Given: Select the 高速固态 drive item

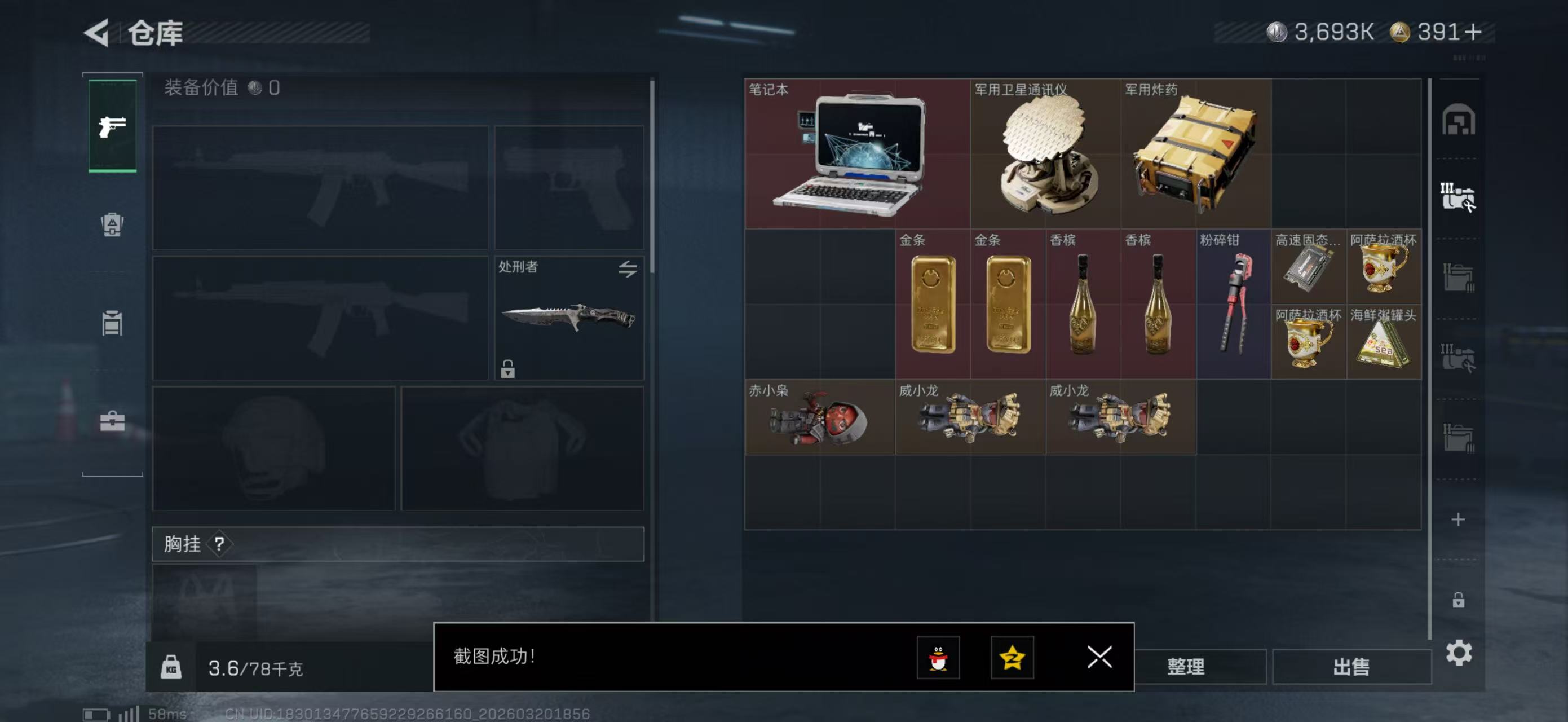Looking at the screenshot, I should point(1308,267).
